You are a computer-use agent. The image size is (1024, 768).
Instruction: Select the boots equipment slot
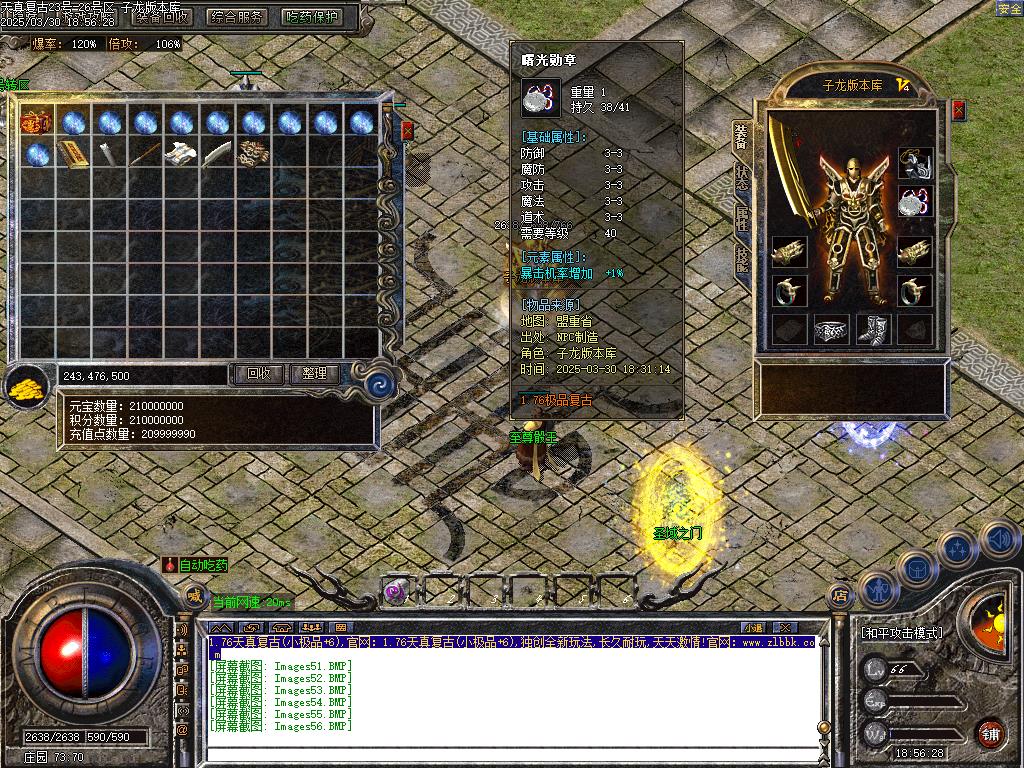click(x=873, y=329)
